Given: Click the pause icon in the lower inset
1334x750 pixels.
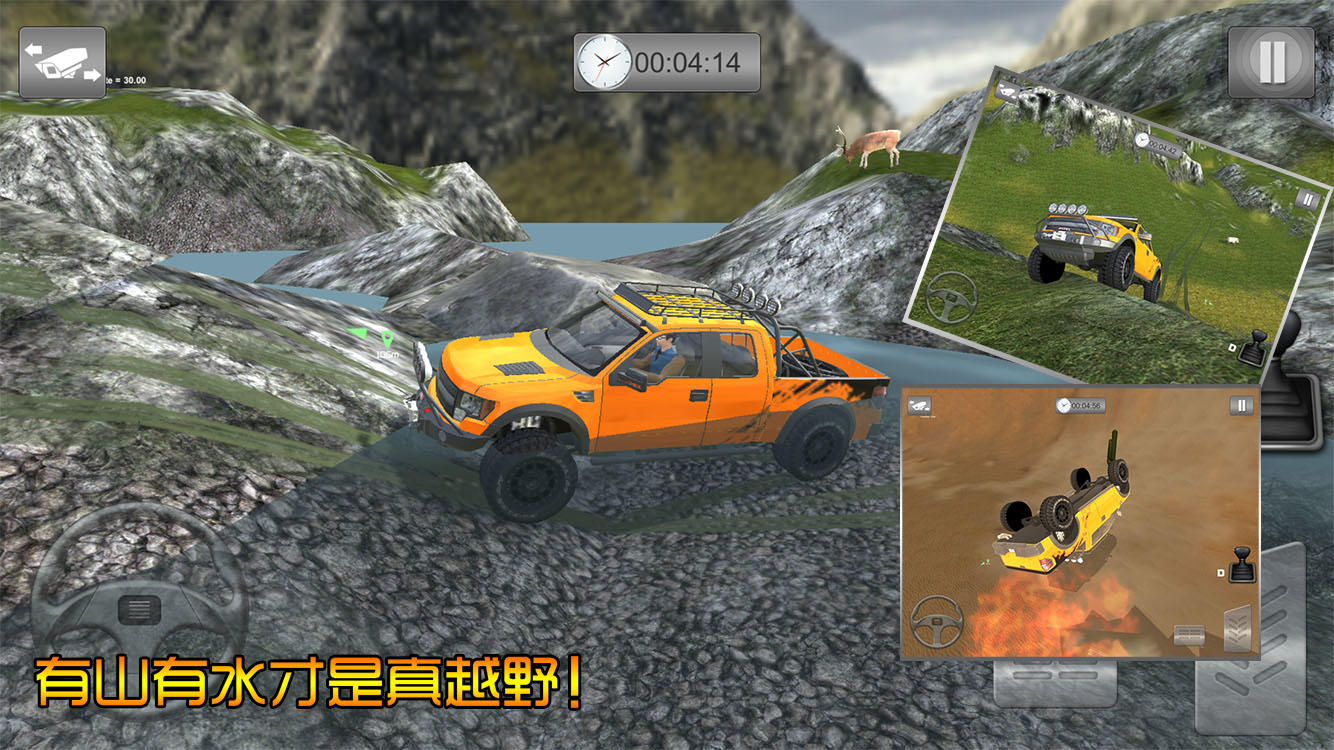Looking at the screenshot, I should (x=1240, y=405).
